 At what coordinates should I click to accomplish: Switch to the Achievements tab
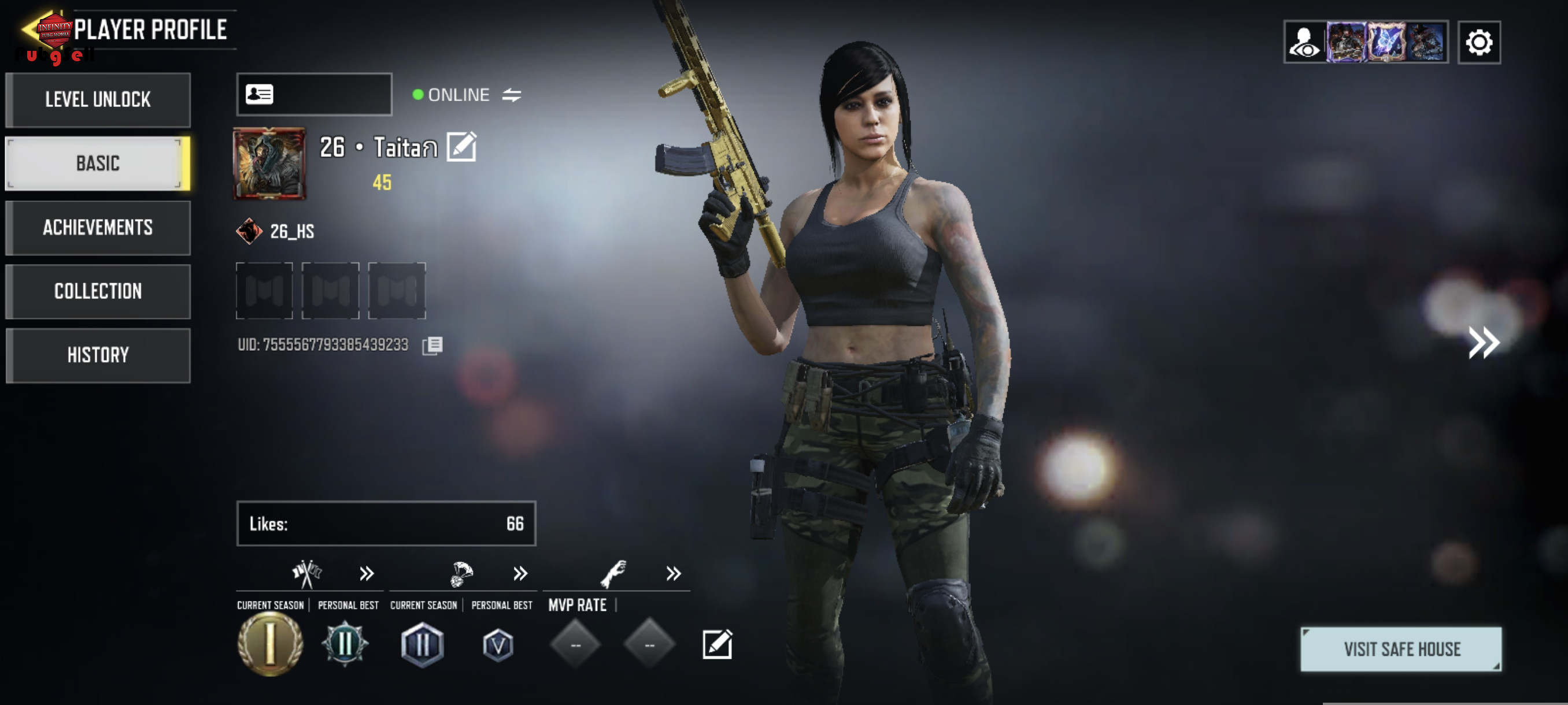[97, 228]
